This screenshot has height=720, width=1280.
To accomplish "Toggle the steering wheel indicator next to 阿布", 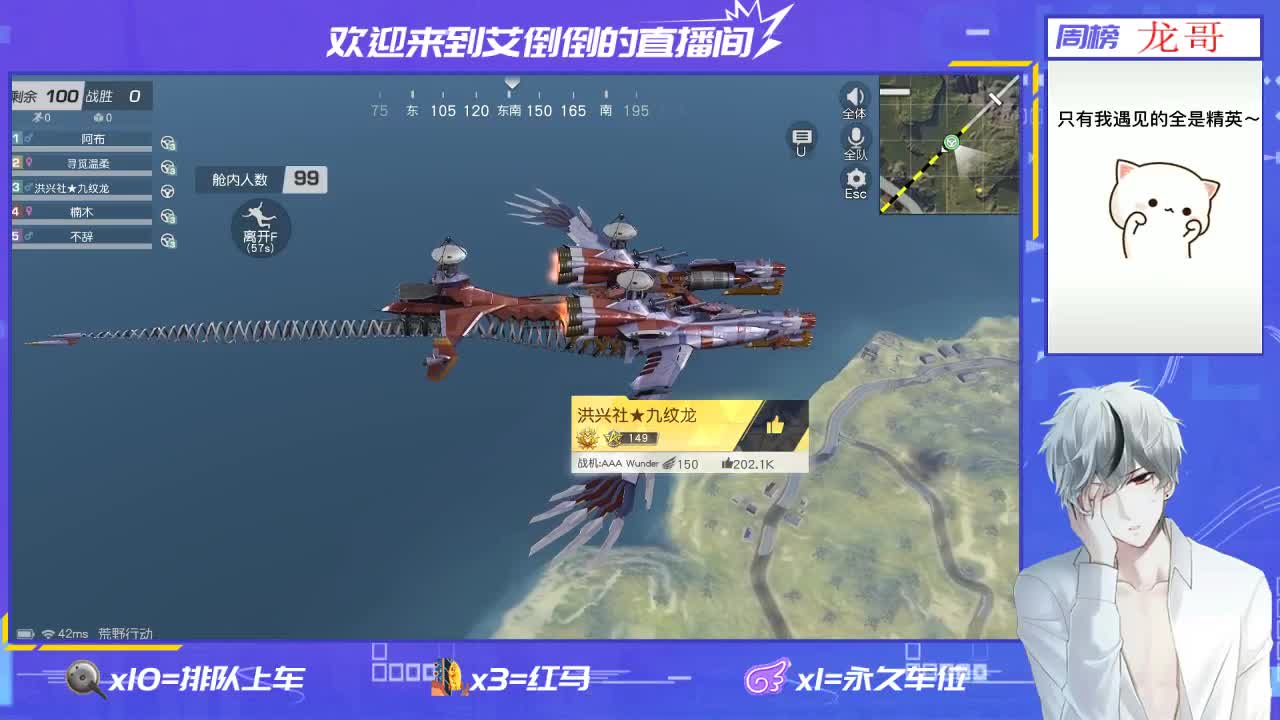I will pos(168,143).
